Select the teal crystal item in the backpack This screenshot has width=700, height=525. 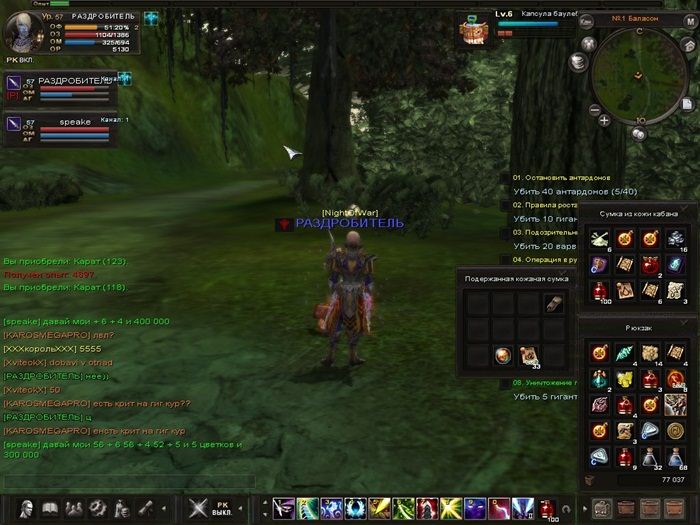[x=624, y=353]
